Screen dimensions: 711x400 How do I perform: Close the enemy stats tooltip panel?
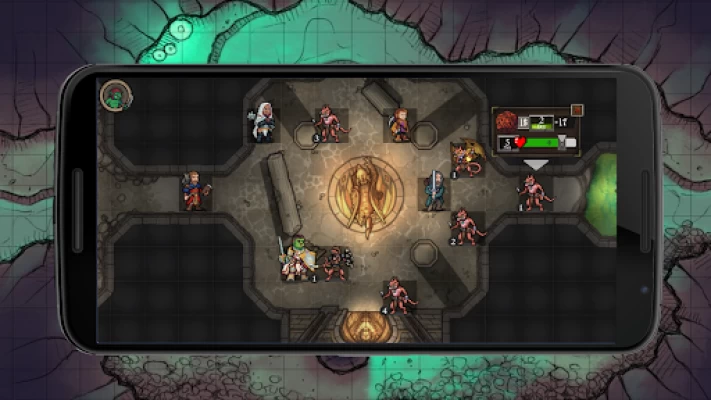tap(577, 110)
